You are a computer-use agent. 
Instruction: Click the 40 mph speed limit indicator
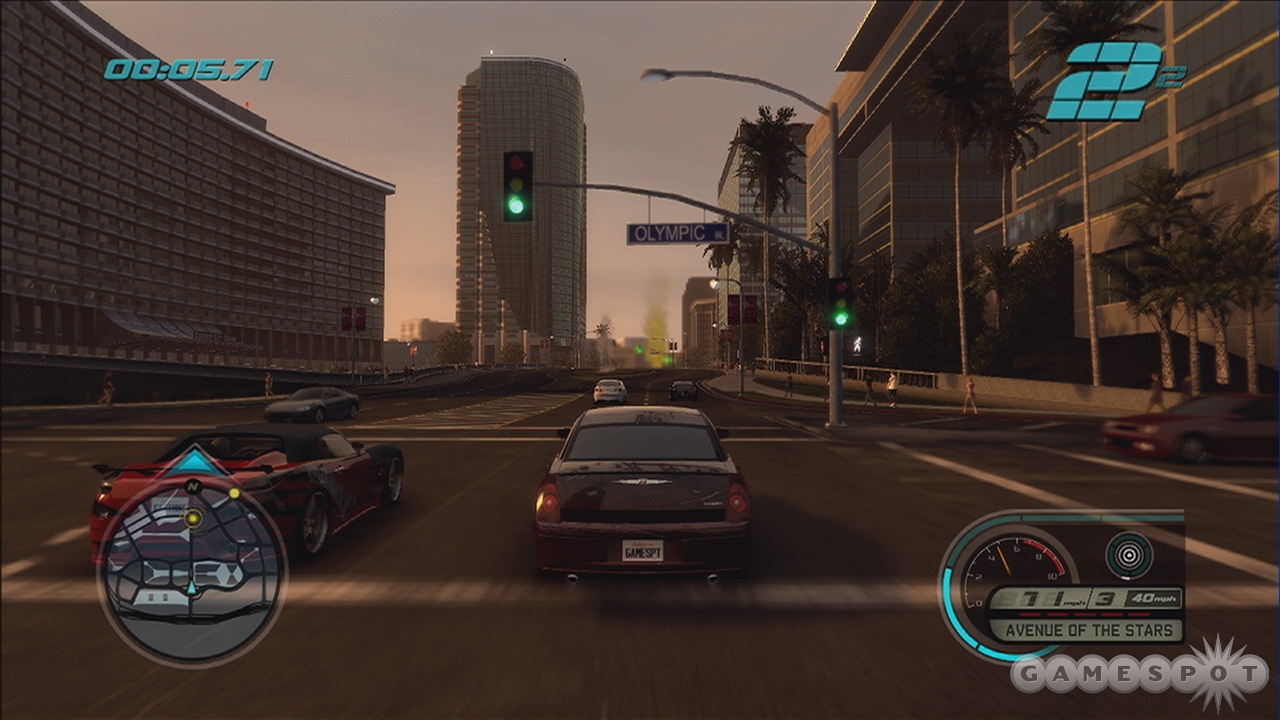pyautogui.click(x=1156, y=597)
